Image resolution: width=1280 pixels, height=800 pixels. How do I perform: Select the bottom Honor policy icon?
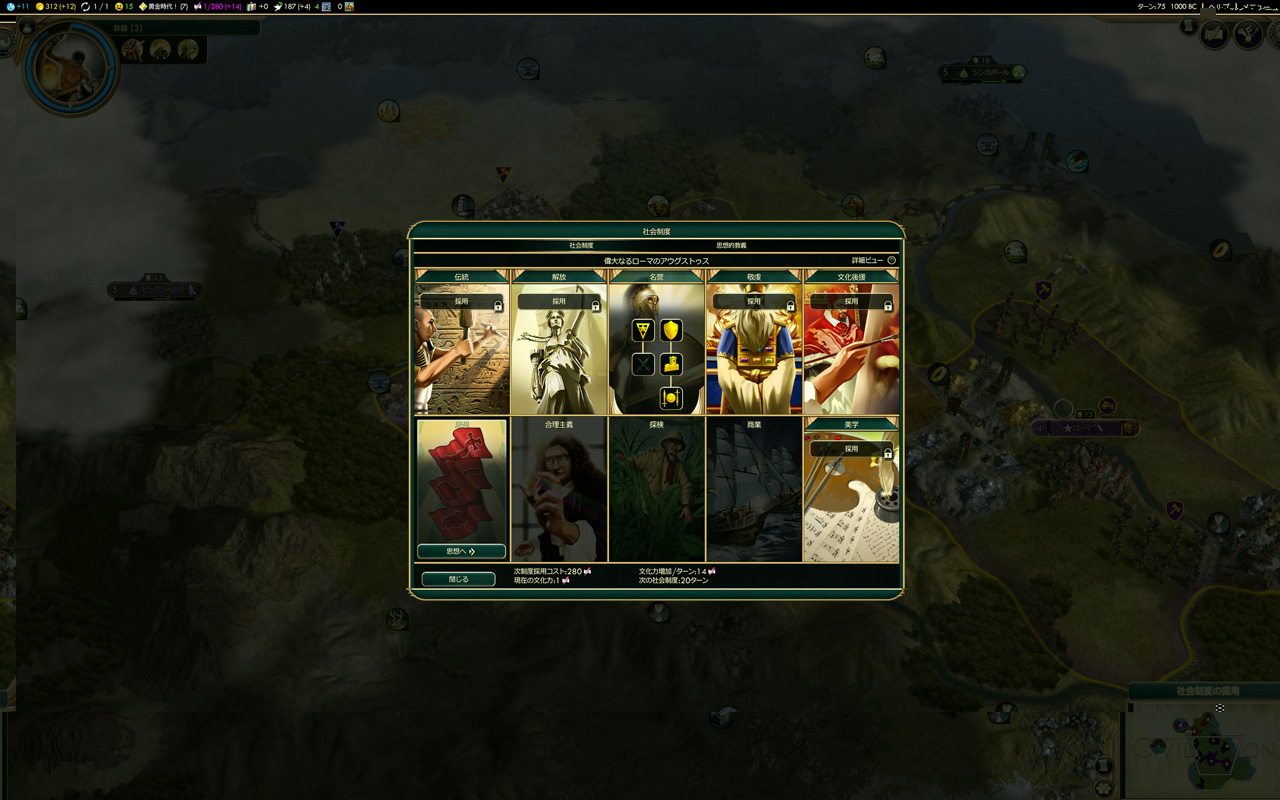(671, 398)
